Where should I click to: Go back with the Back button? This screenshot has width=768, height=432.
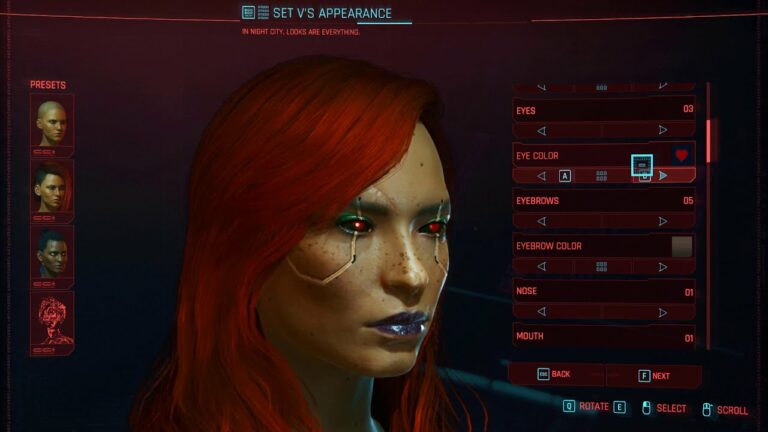[555, 375]
